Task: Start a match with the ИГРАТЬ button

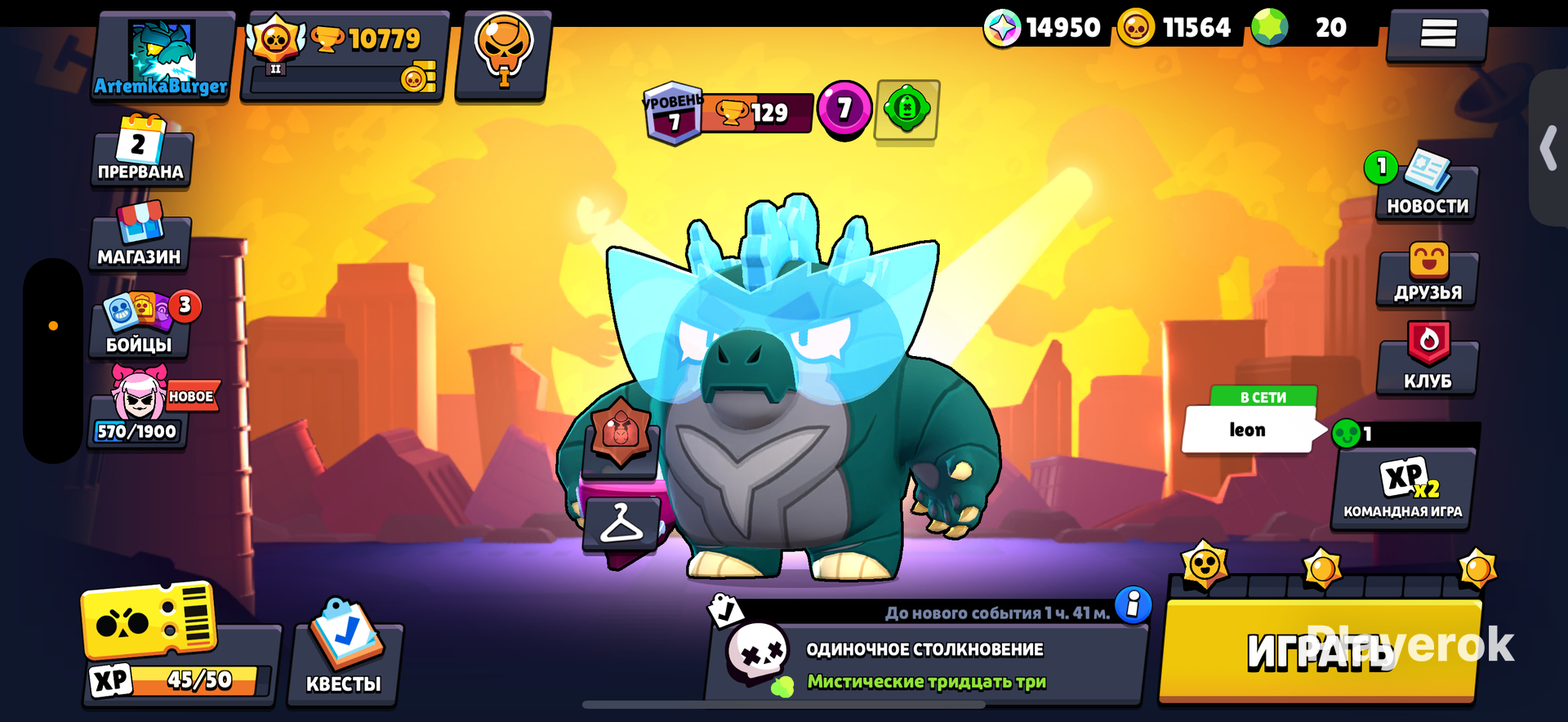Action: tap(1320, 652)
